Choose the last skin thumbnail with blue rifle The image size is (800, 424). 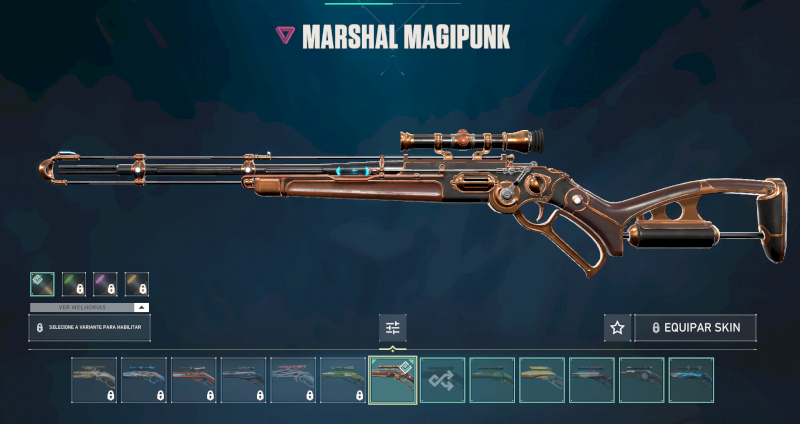pos(691,380)
